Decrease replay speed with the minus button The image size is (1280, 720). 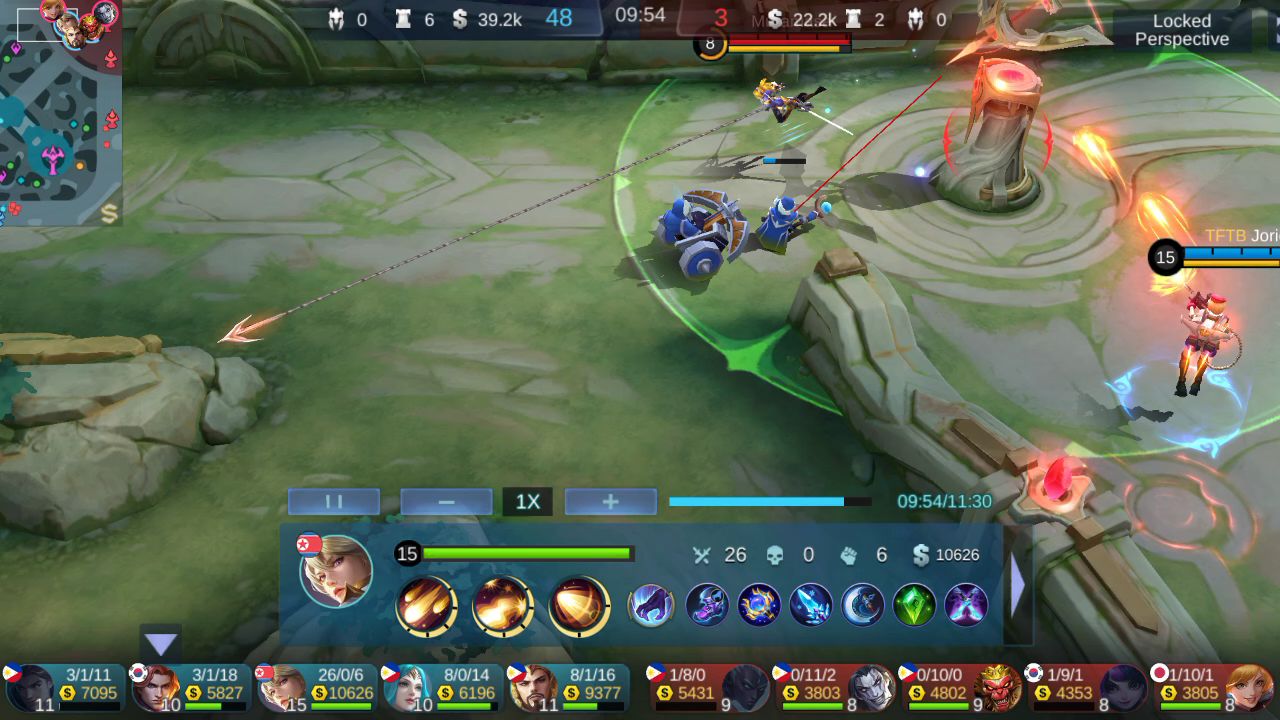pyautogui.click(x=446, y=502)
